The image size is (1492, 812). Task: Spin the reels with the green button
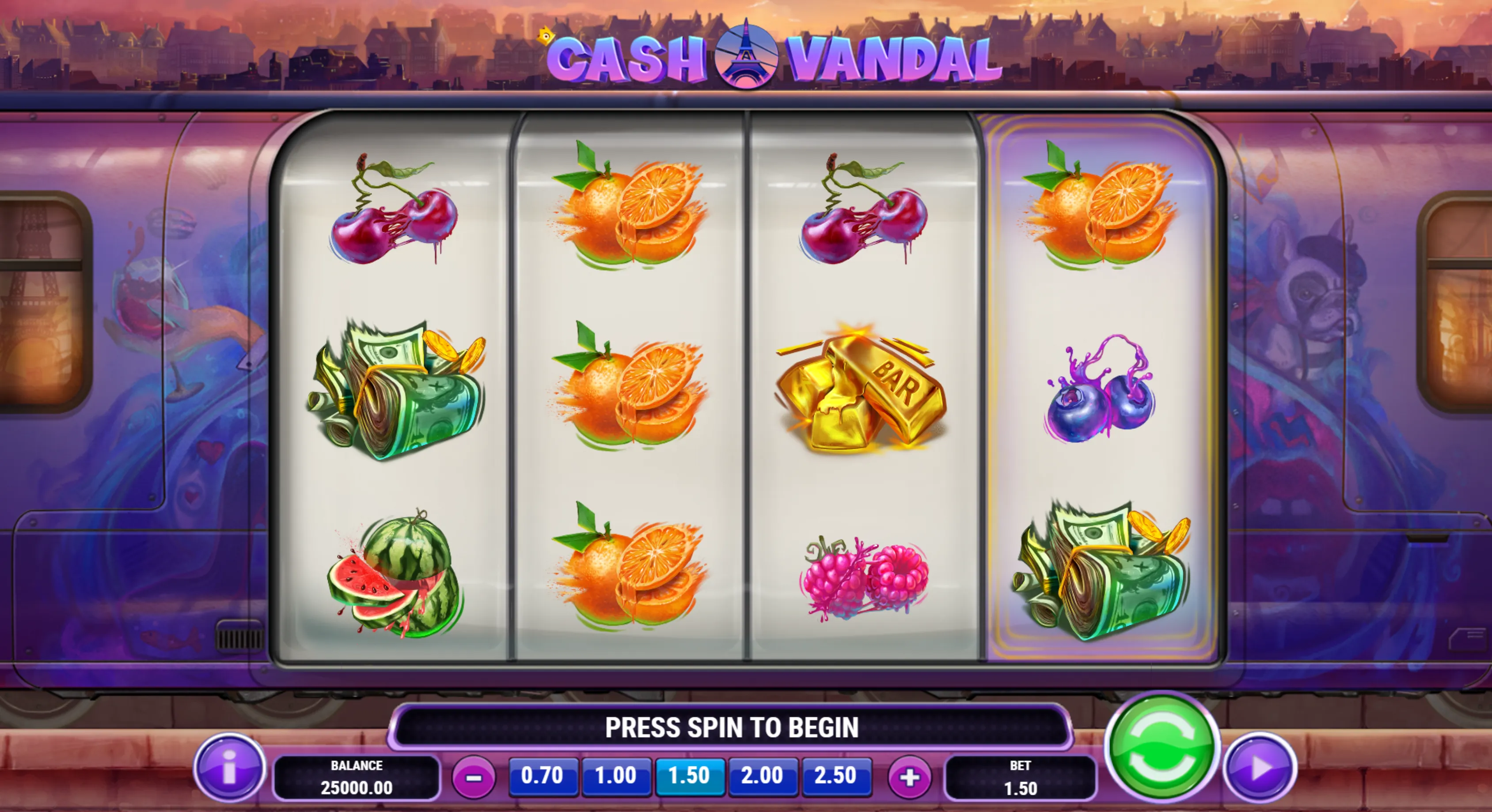tap(1161, 748)
